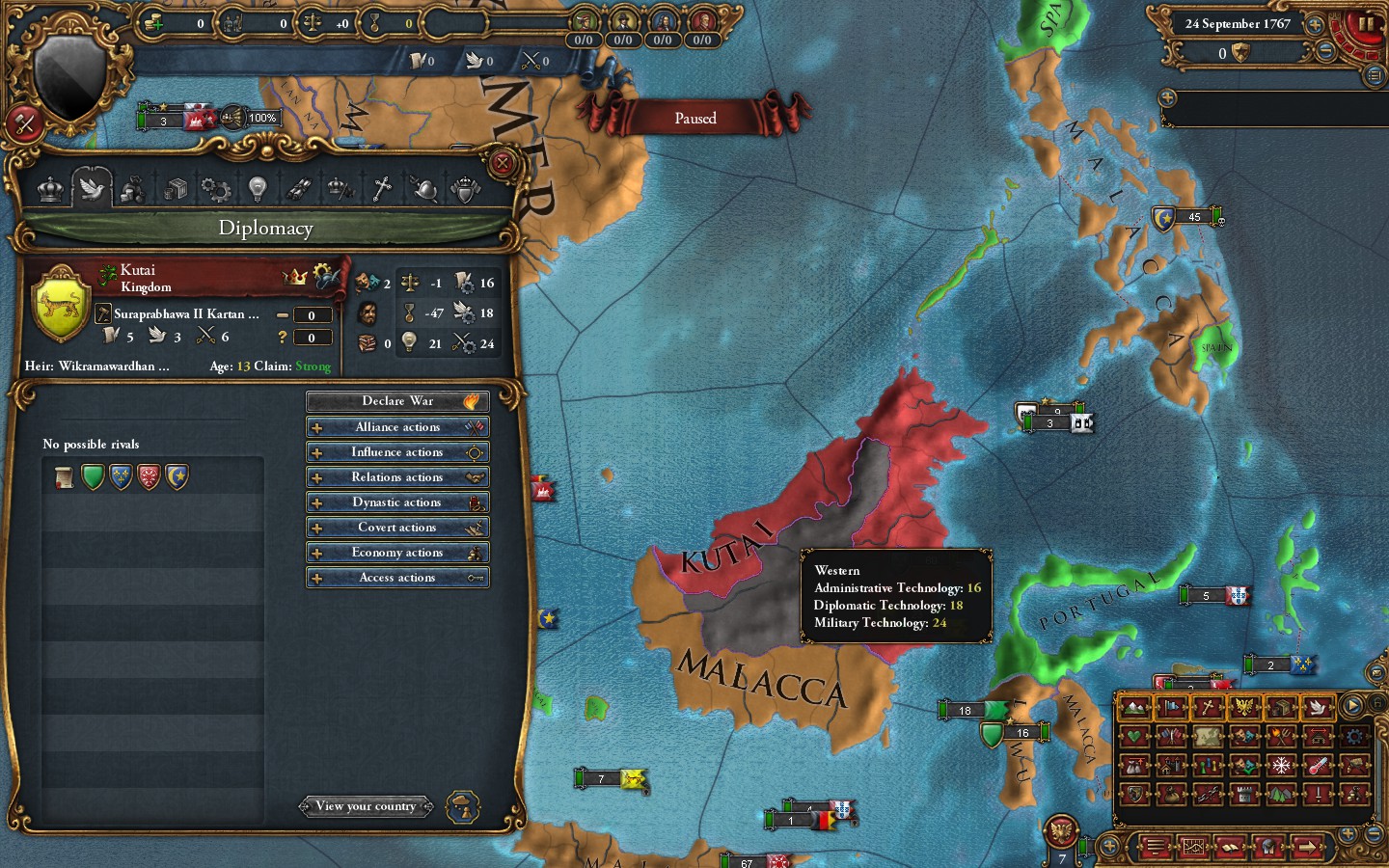This screenshot has width=1389, height=868.
Task: Click View your country
Action: click(x=367, y=806)
